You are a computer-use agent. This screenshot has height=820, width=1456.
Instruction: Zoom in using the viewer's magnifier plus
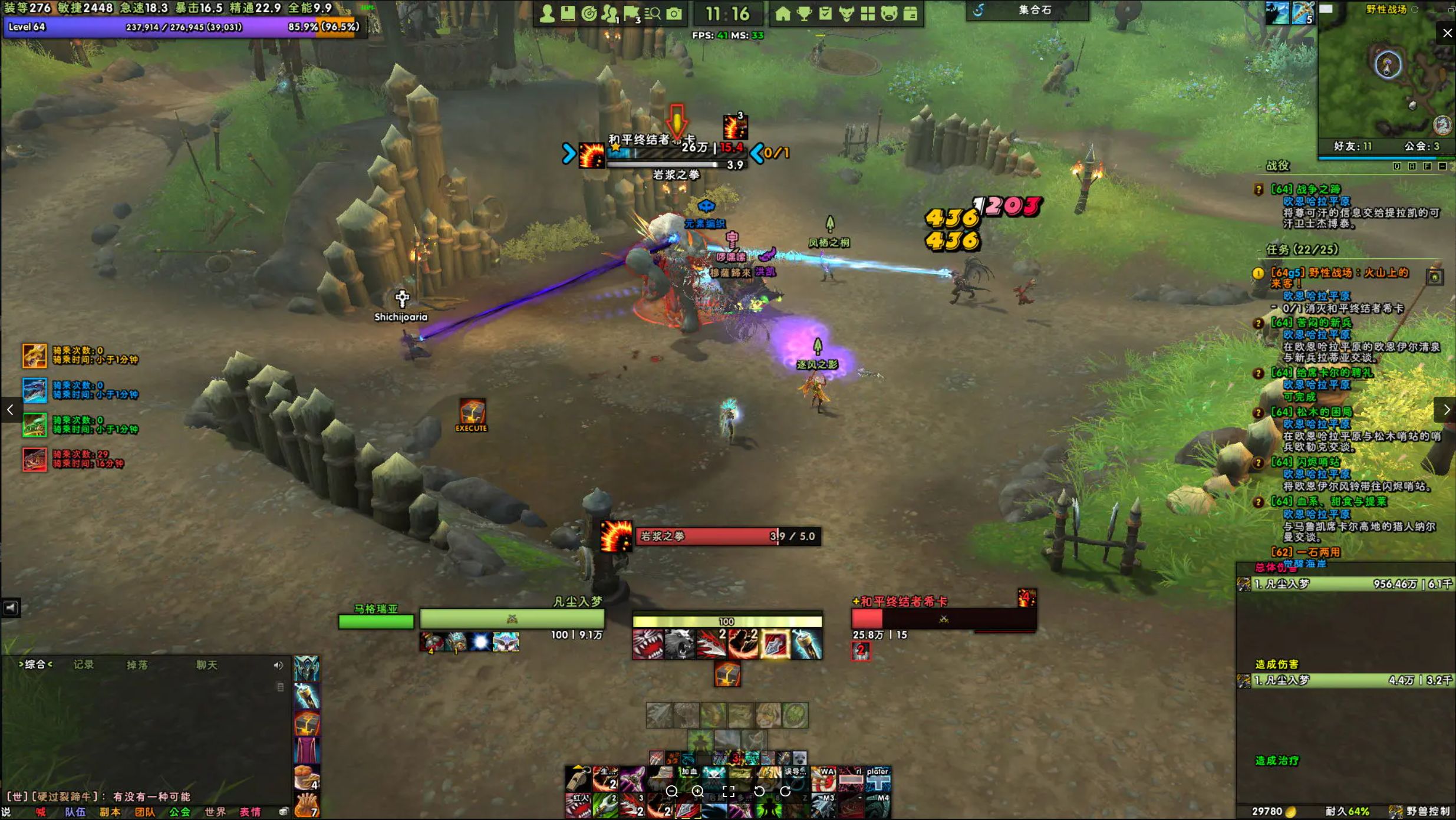coord(698,791)
